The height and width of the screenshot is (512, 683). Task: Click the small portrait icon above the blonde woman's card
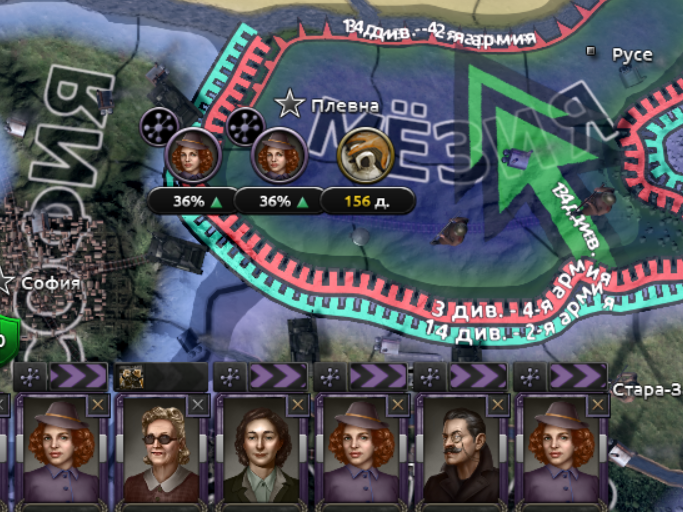click(129, 376)
